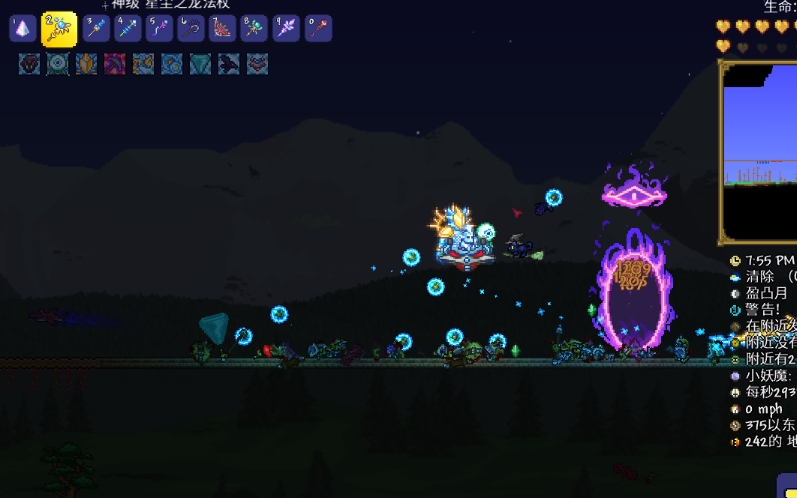The image size is (797, 498).
Task: Pick the purple wand in hotbar slot 5
Action: pos(160,28)
